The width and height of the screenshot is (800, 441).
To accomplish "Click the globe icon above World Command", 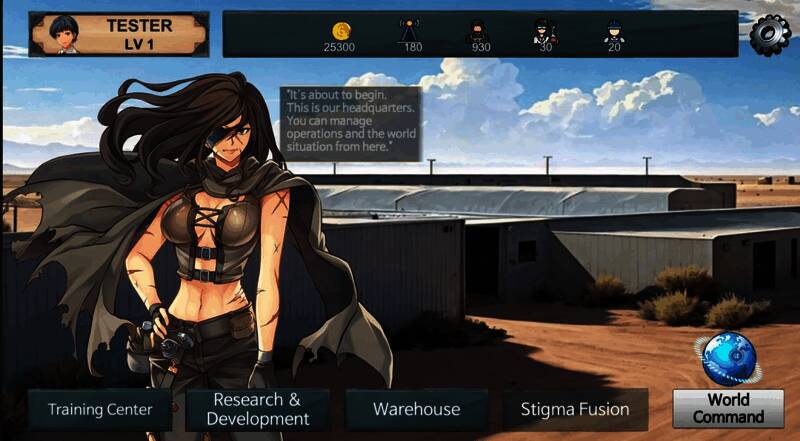I will coord(727,359).
